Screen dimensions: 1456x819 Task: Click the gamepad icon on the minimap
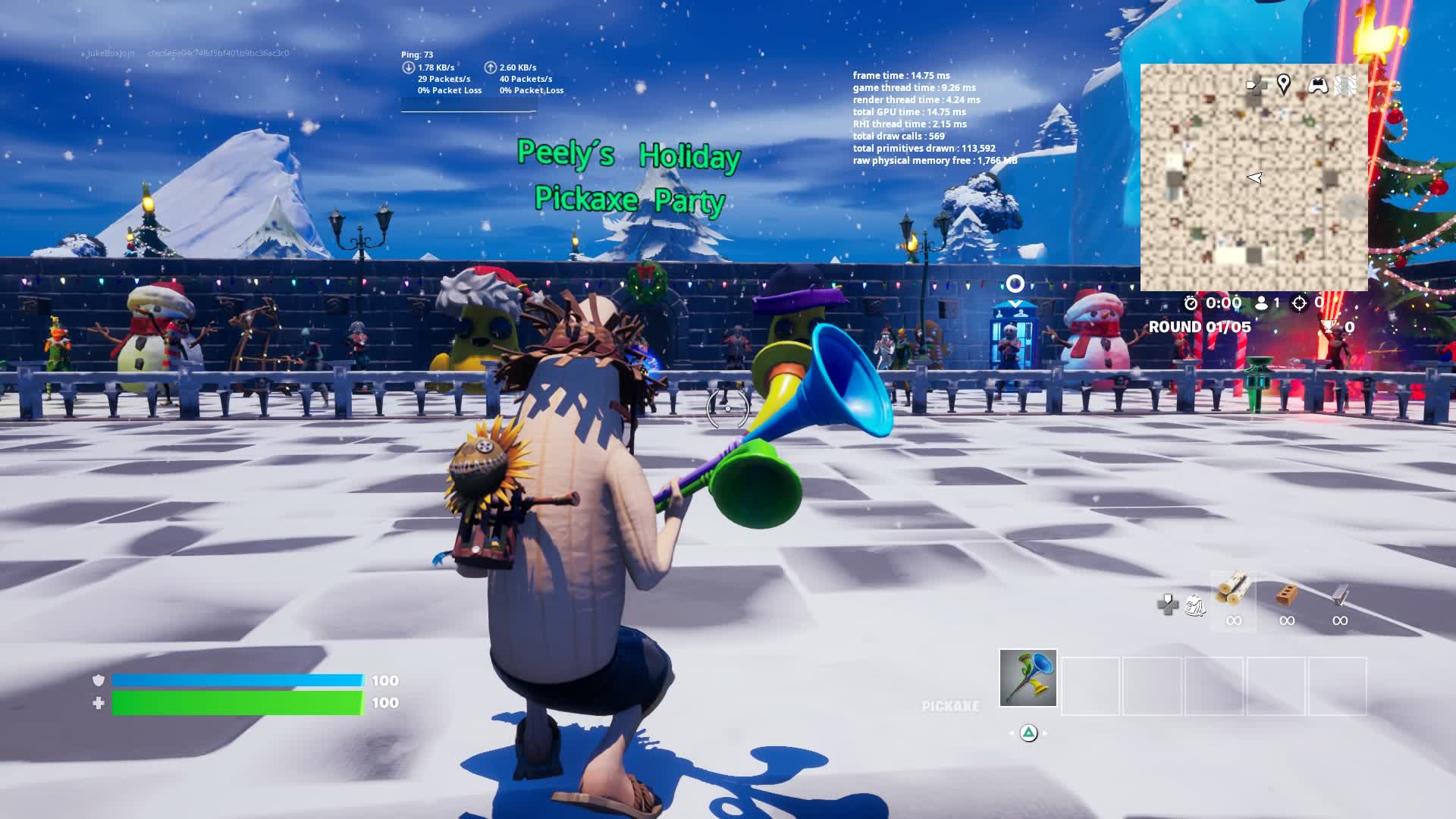pos(1318,84)
